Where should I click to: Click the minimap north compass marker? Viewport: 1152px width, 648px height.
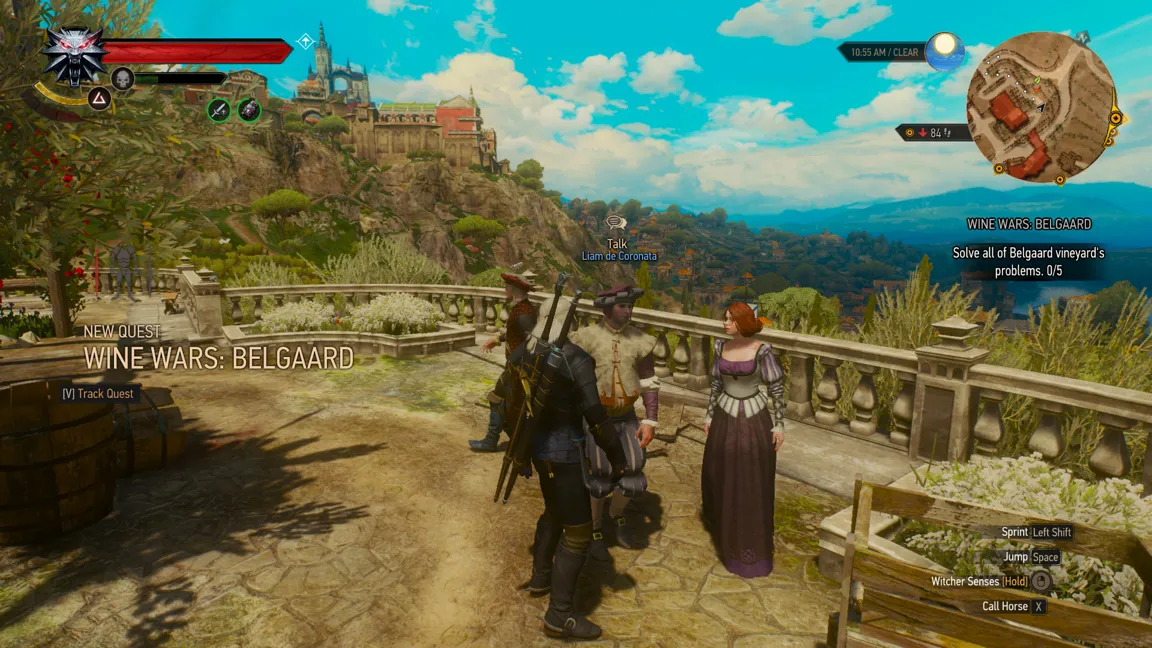pos(1083,36)
